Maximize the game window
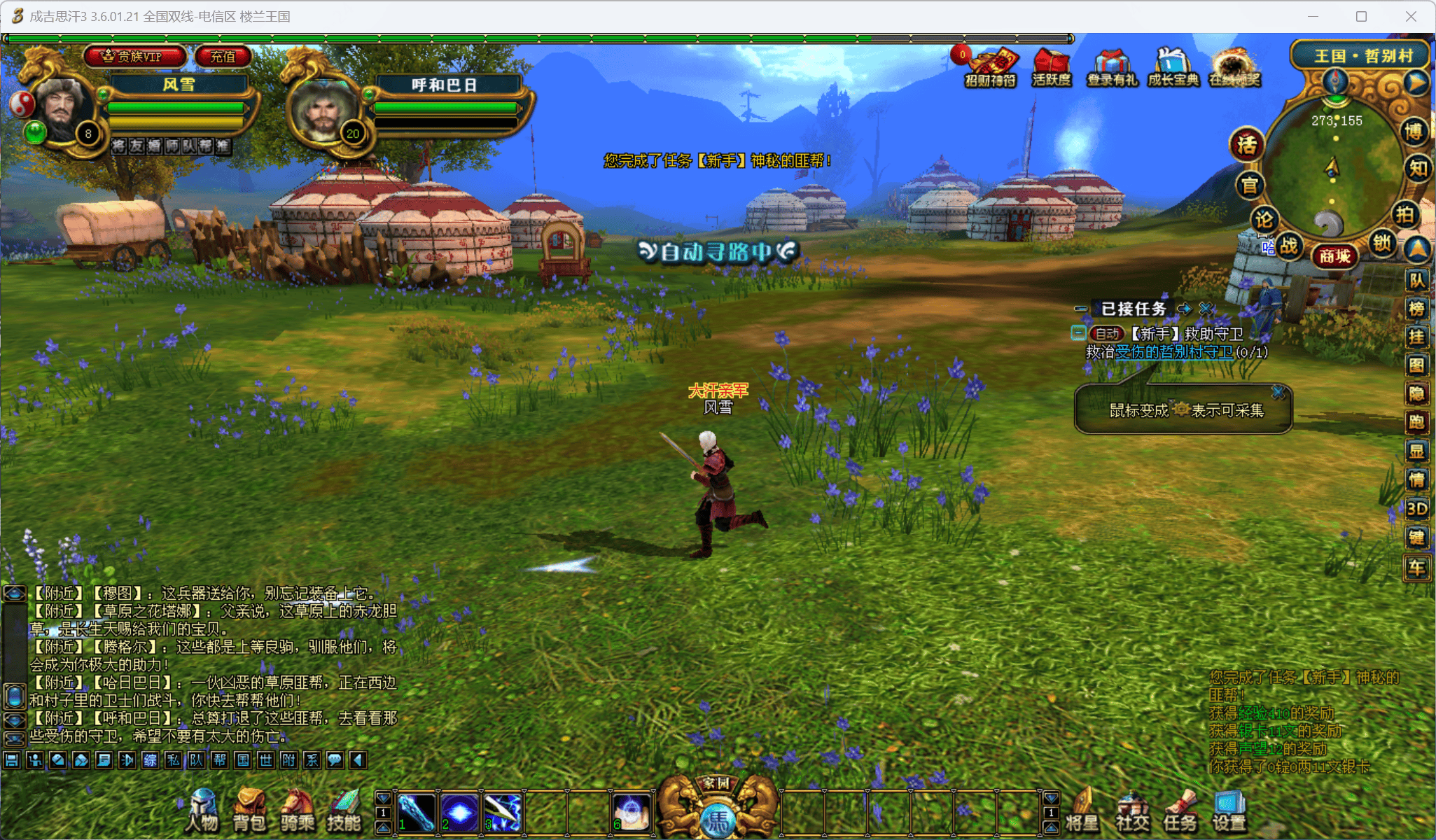 point(1361,16)
